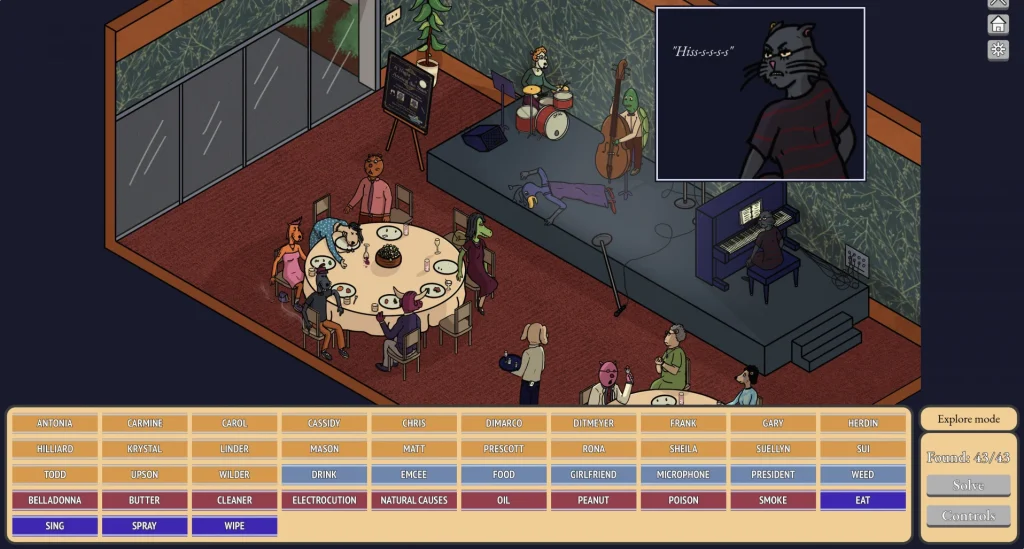
Task: Pick the POISON cause tile
Action: (x=683, y=500)
